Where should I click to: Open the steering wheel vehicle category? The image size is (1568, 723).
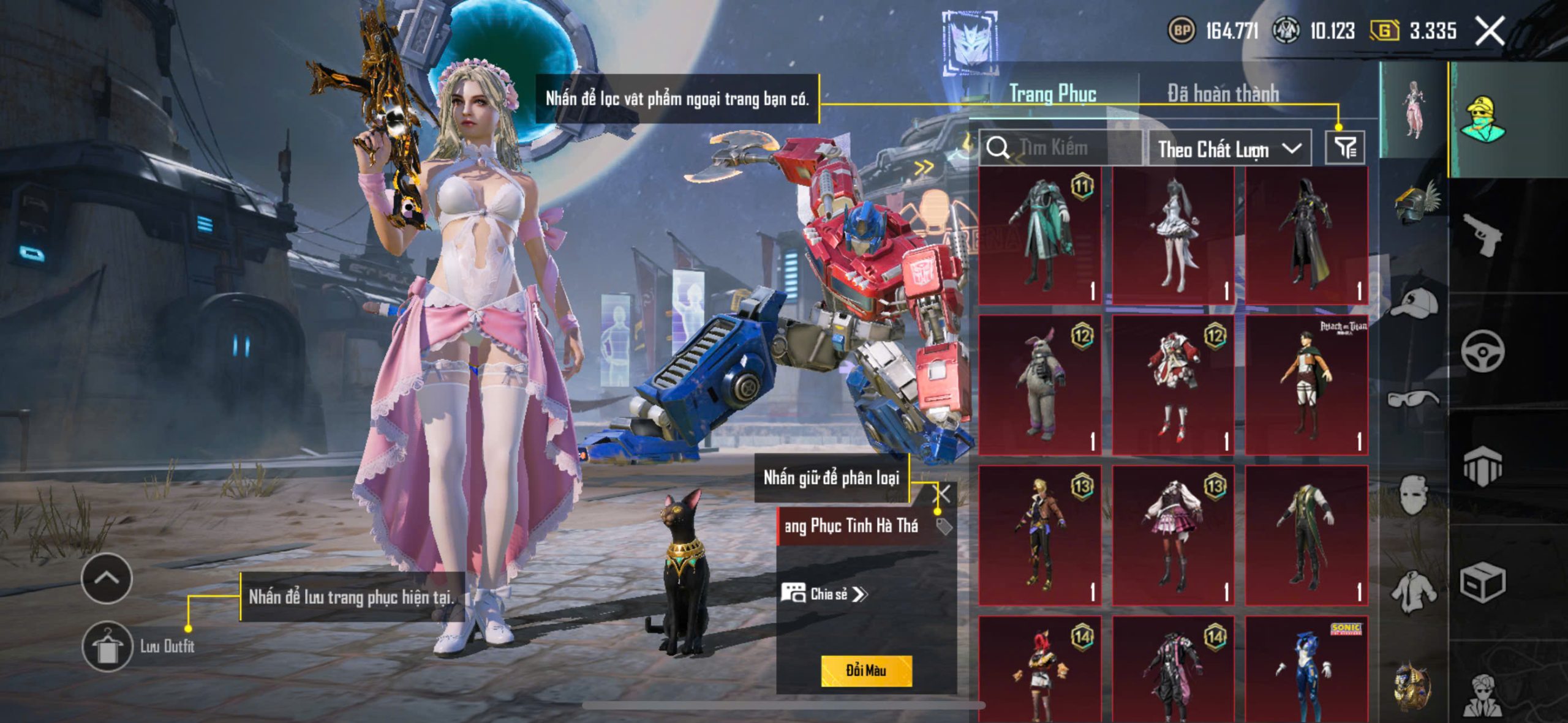tap(1482, 351)
